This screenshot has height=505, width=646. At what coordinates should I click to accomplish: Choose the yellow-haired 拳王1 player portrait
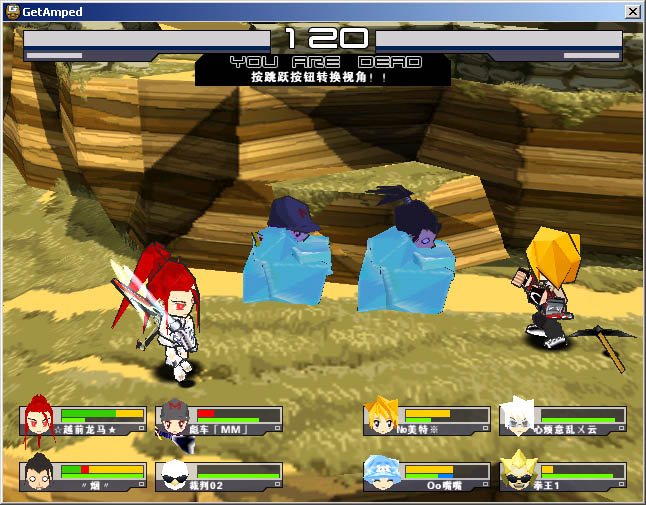518,474
